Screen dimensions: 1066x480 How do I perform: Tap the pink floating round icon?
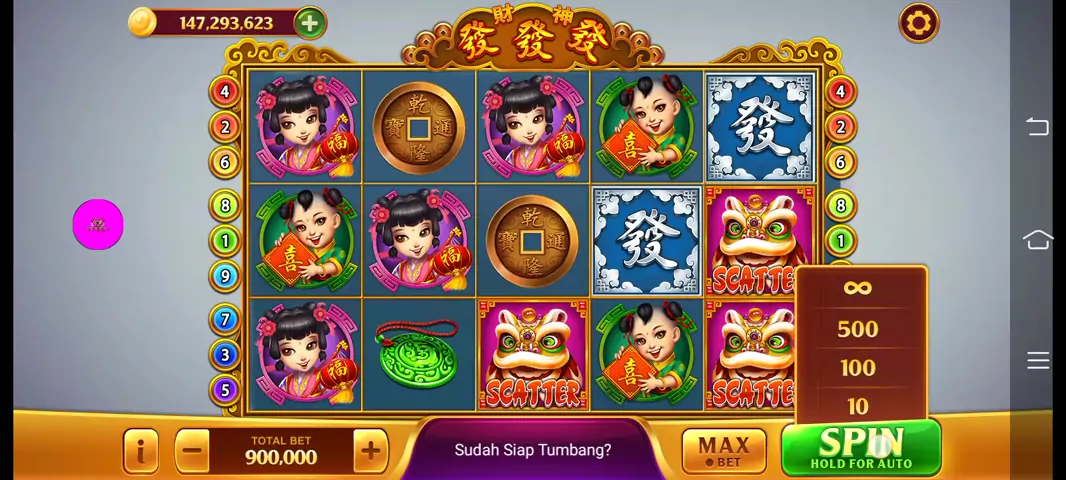[98, 225]
